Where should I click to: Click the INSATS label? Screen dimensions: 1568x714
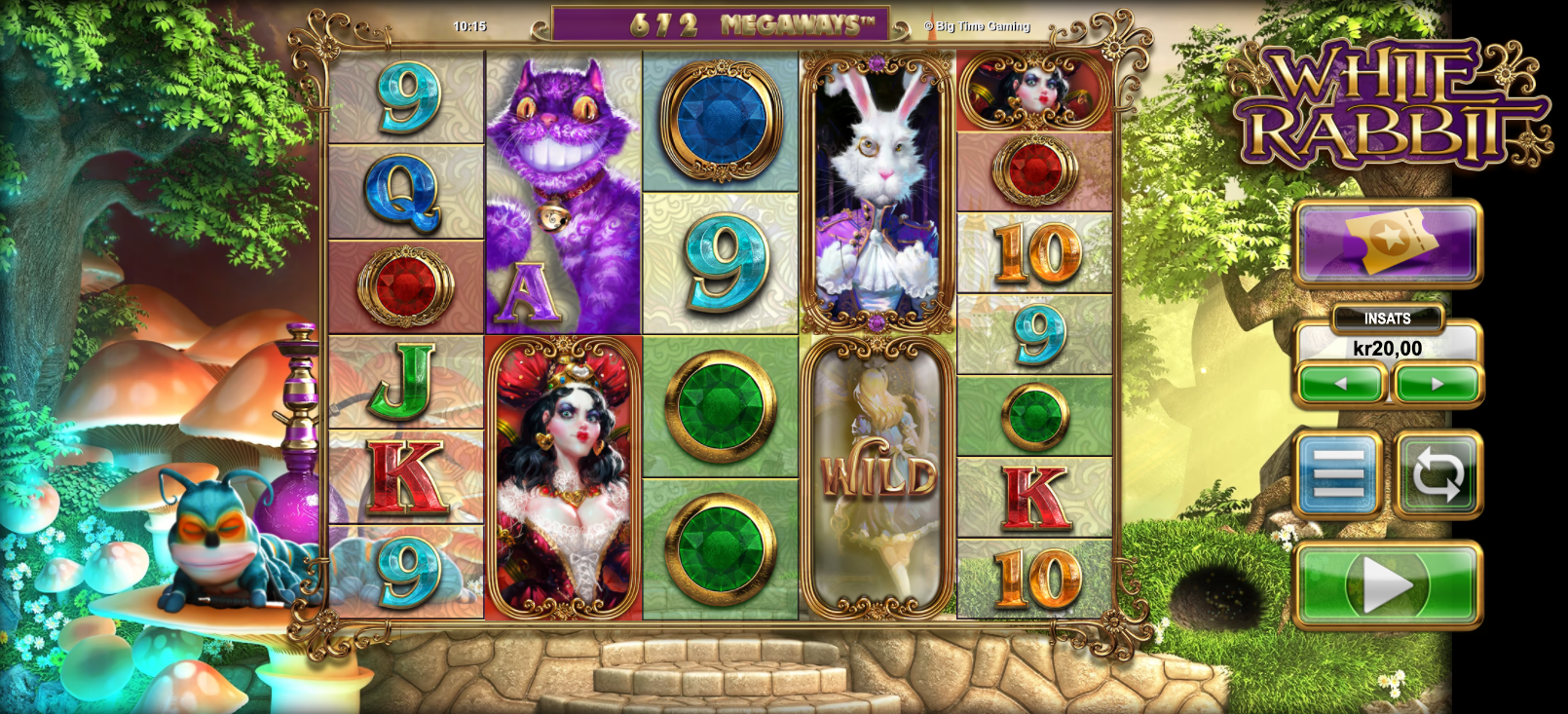point(1386,317)
